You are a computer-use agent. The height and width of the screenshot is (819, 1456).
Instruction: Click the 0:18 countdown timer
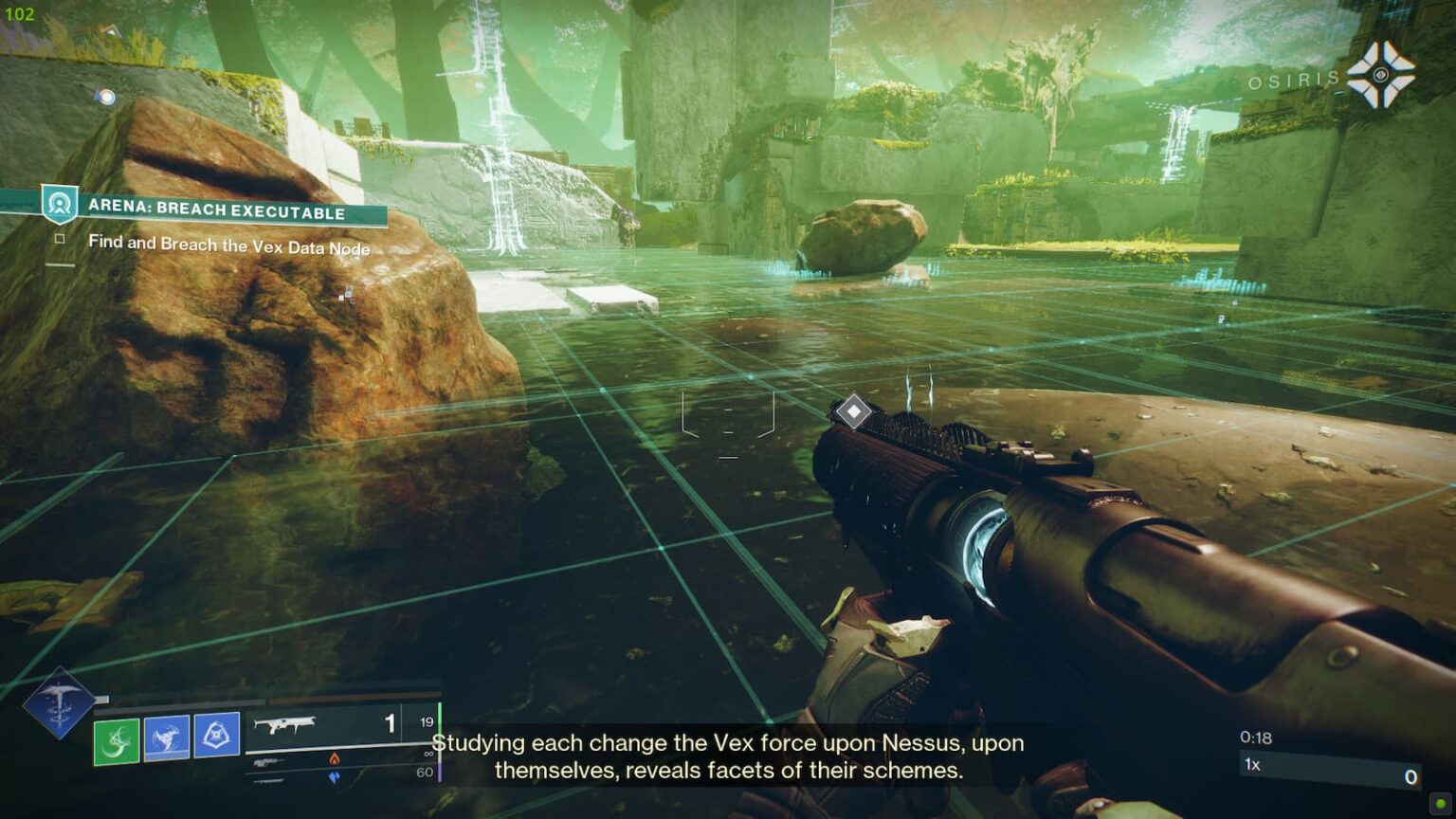coord(1257,736)
